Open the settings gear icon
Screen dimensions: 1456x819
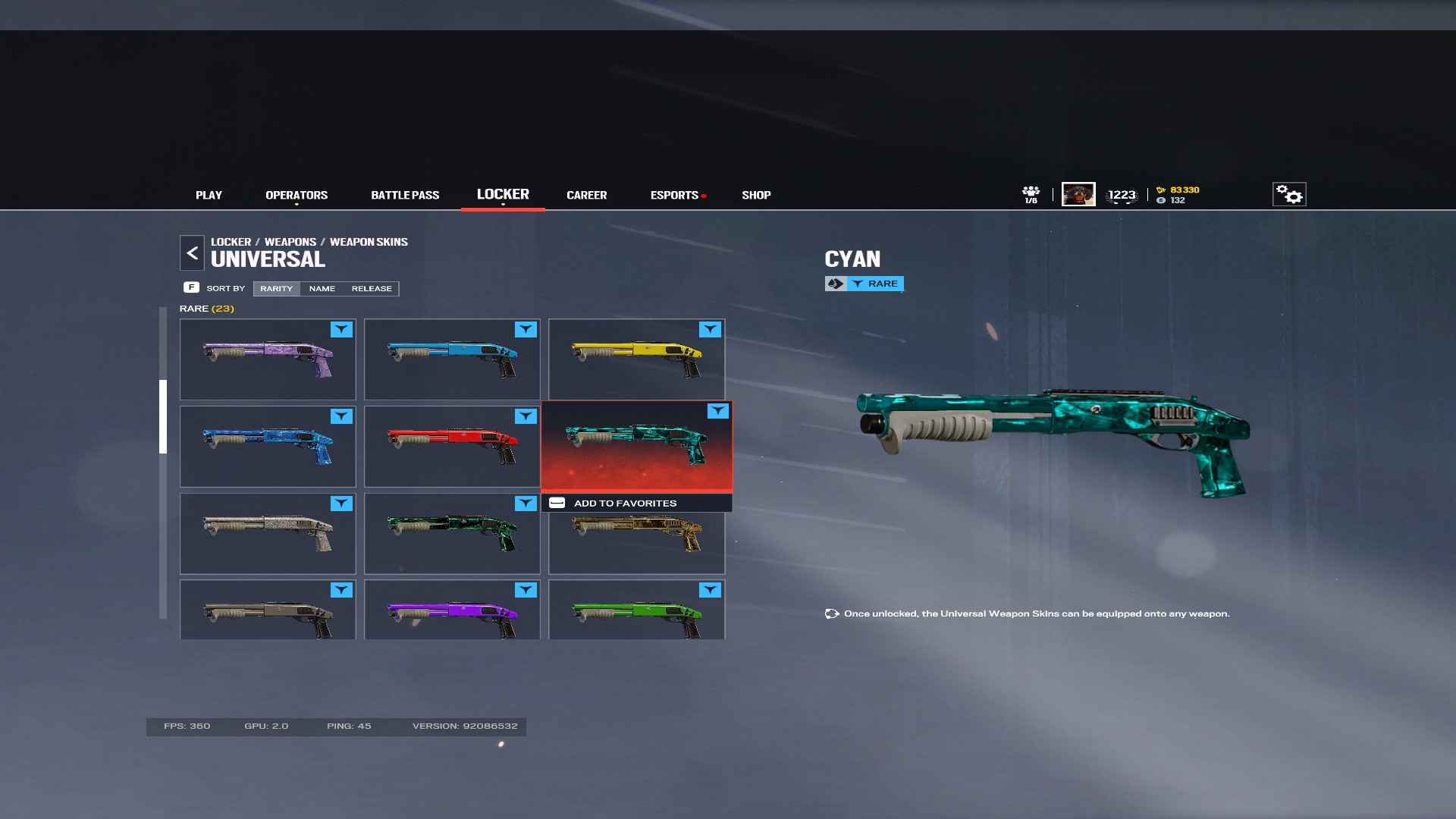[x=1288, y=195]
